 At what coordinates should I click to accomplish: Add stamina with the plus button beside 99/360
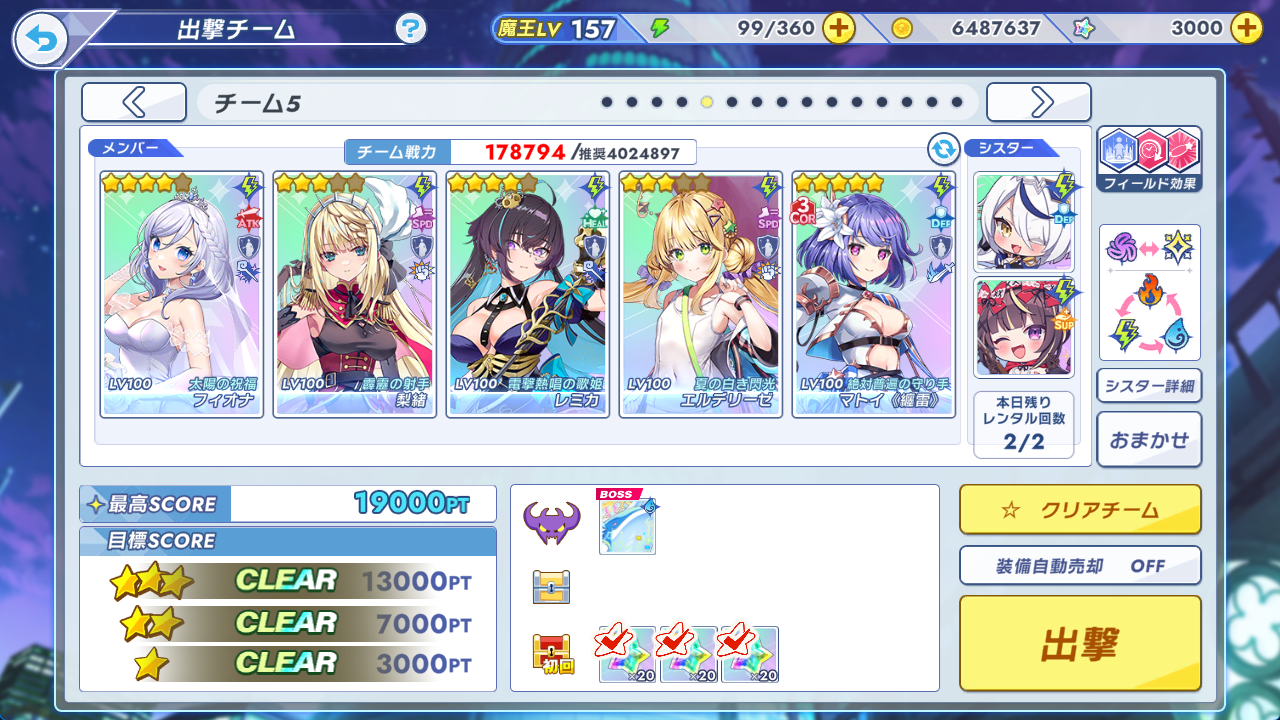tap(839, 28)
